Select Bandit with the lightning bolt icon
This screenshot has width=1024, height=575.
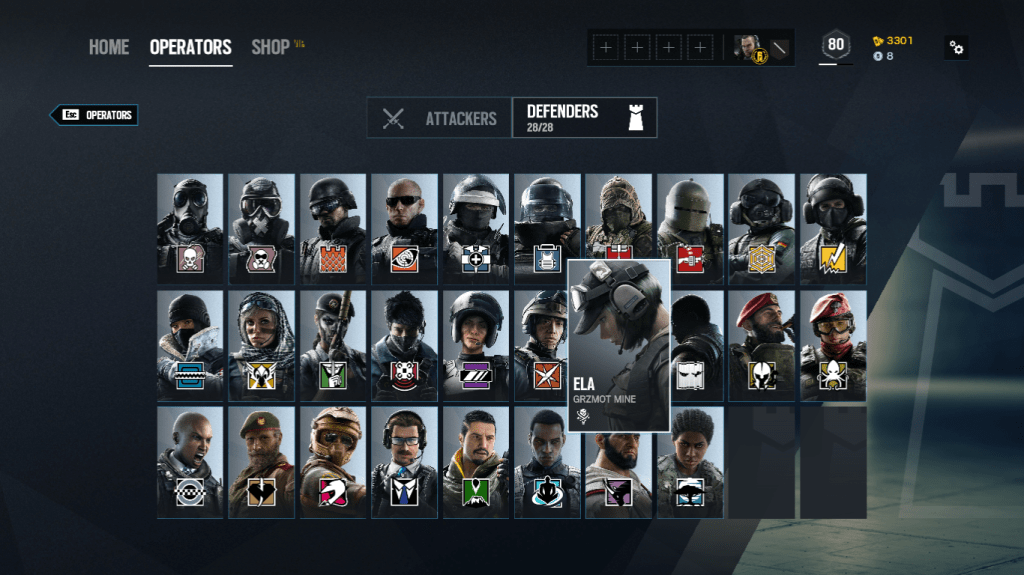[833, 229]
